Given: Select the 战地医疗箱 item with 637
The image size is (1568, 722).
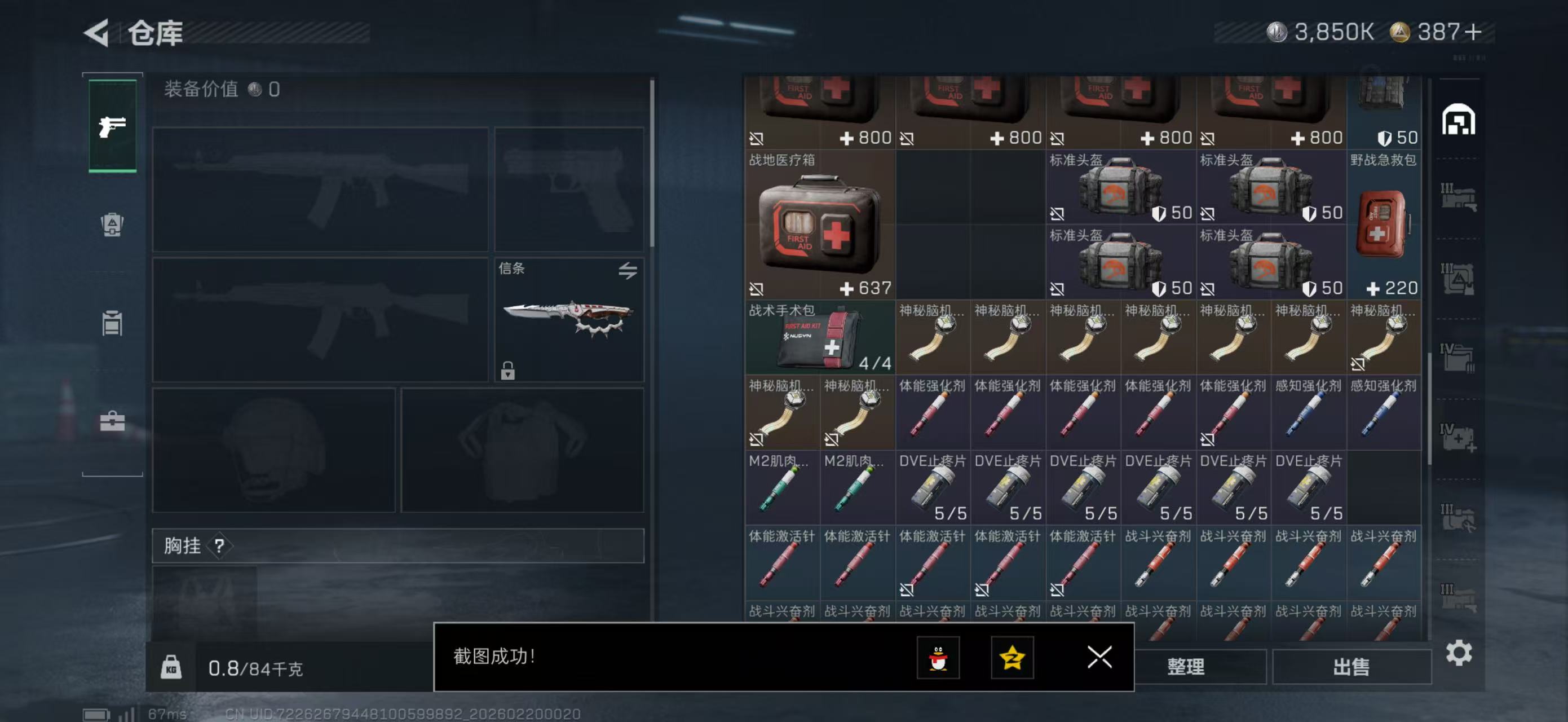Looking at the screenshot, I should [819, 224].
